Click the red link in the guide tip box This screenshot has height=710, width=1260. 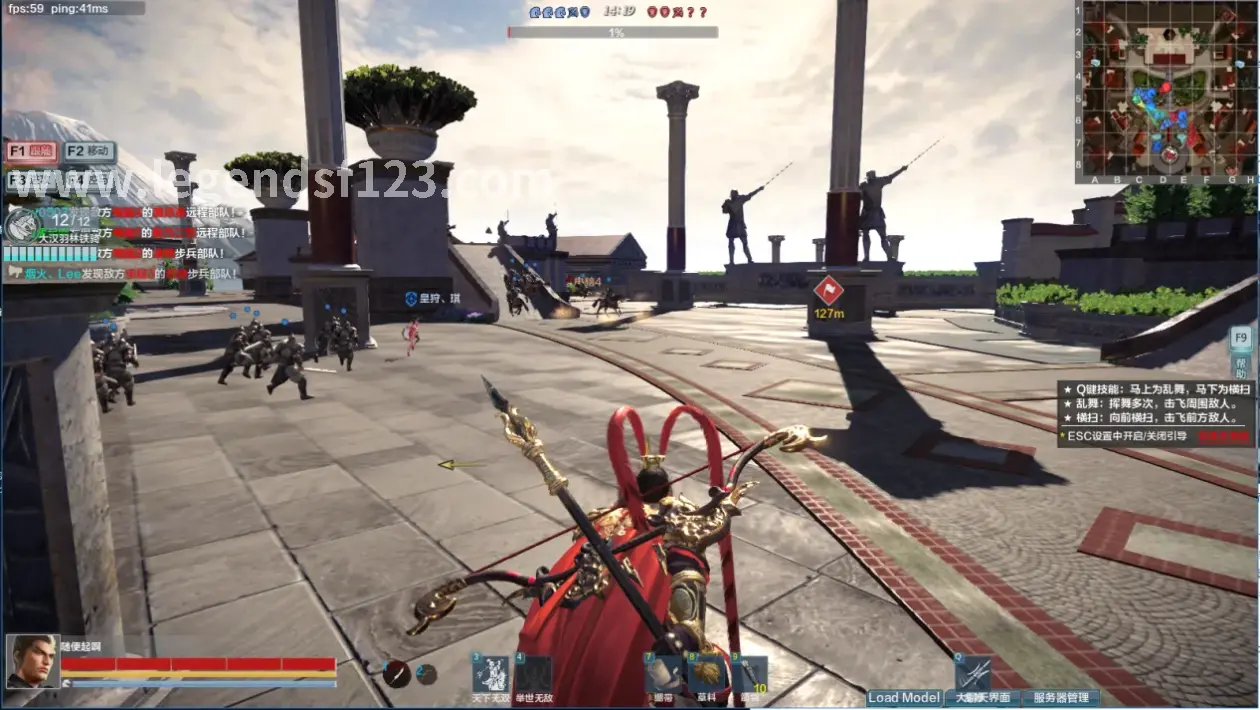1224,437
